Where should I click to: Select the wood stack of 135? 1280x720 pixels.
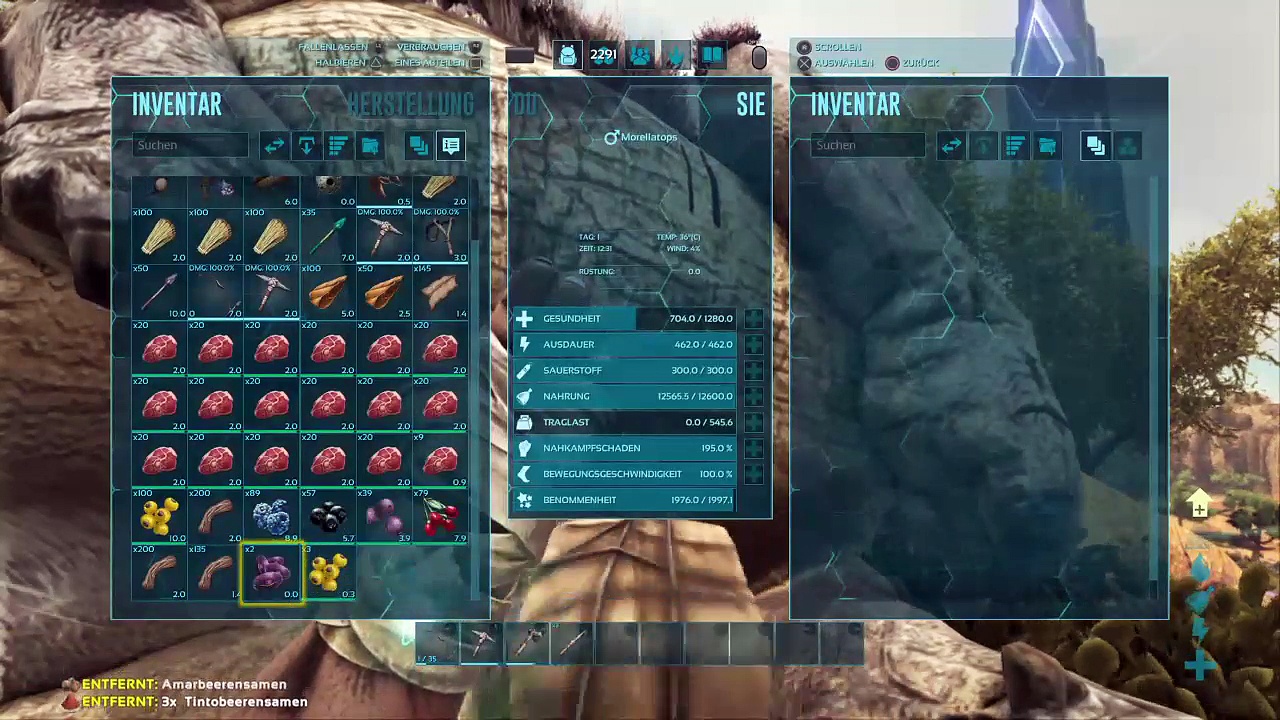[x=216, y=572]
